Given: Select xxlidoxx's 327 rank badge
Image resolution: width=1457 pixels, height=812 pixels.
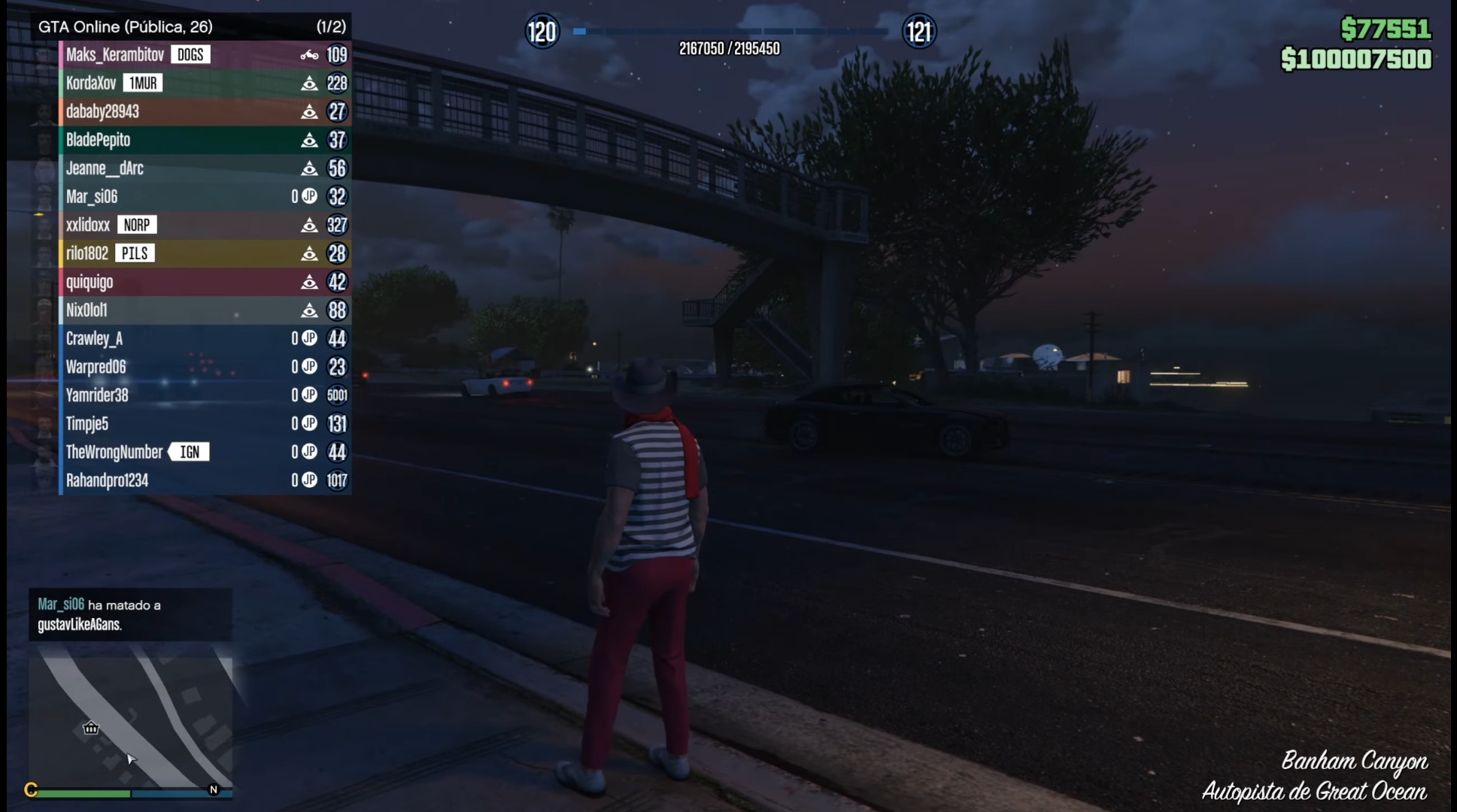Looking at the screenshot, I should point(337,225).
